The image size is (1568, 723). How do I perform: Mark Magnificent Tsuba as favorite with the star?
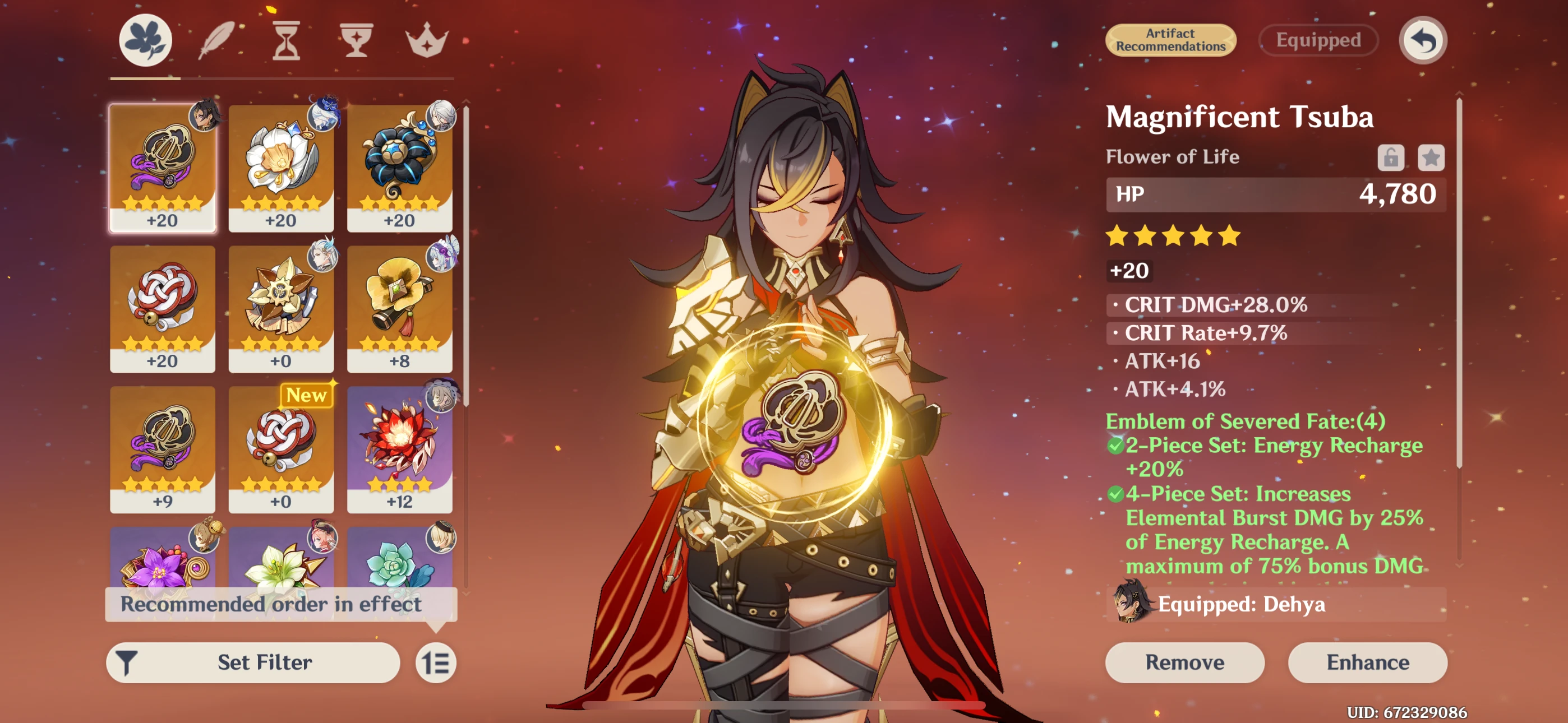point(1432,156)
